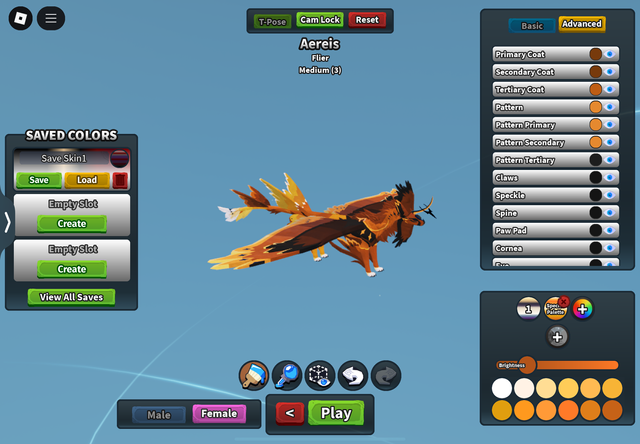Select the blue eyedropper tool
The image size is (640, 444).
pos(286,375)
